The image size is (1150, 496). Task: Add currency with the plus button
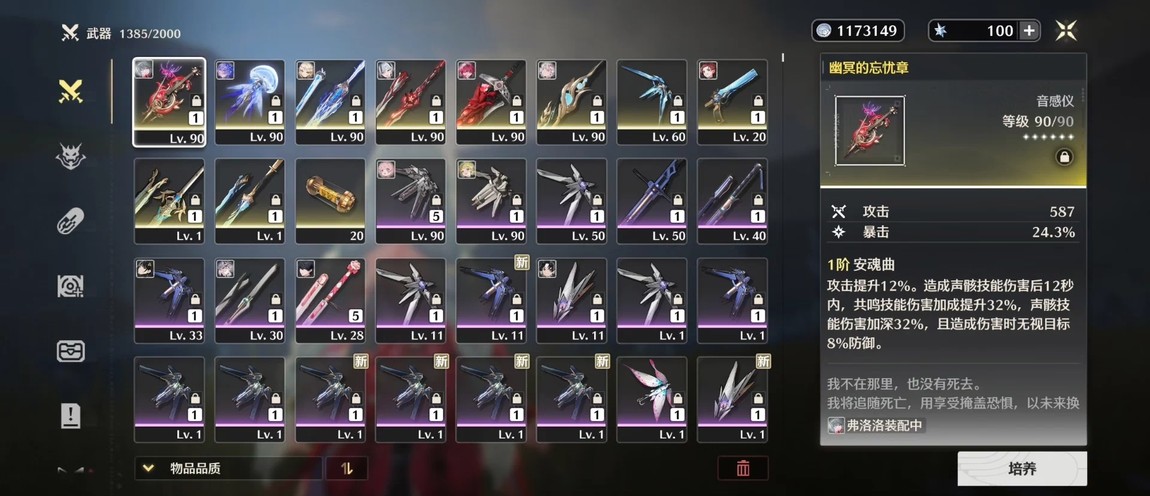1029,31
